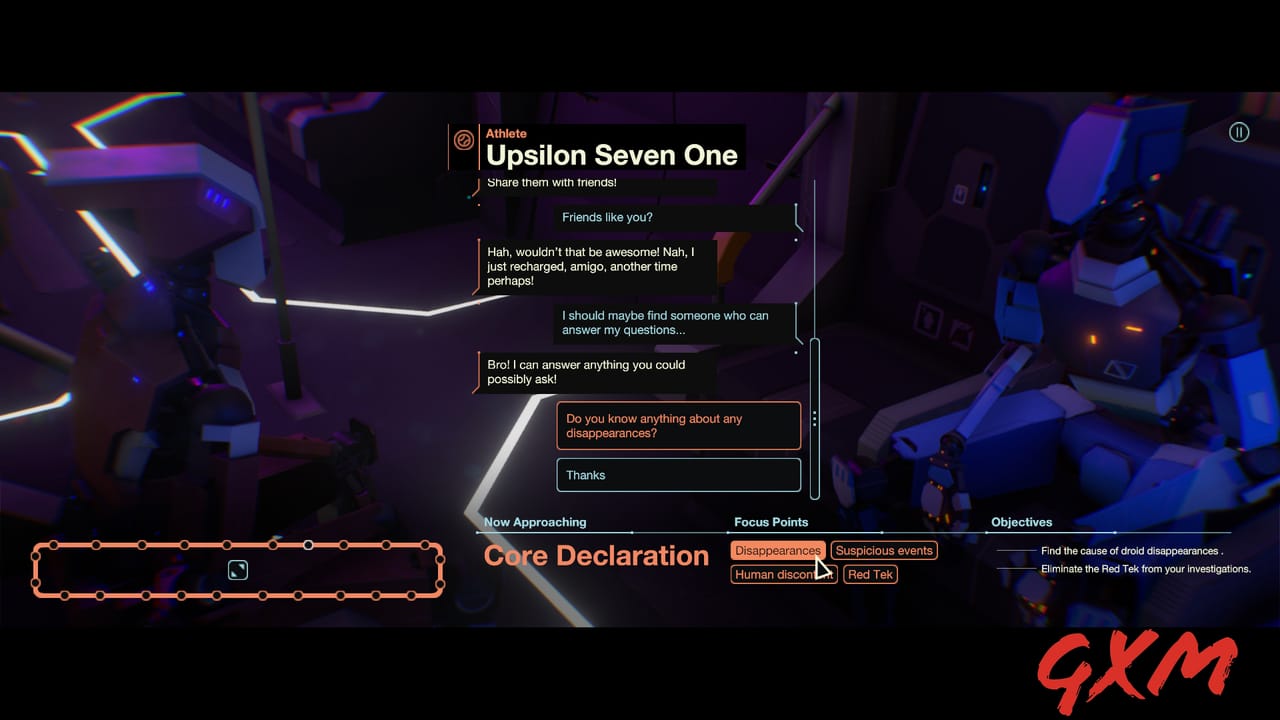Click the expand icon inside the route tracker
The image size is (1280, 720).
coord(236,570)
